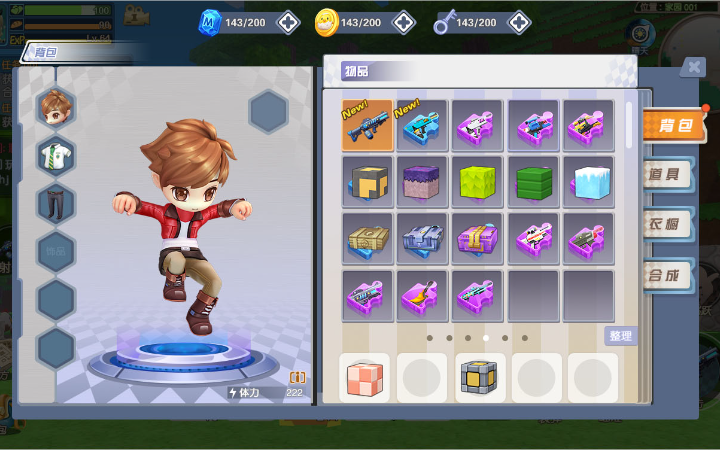This screenshot has width=720, height=450.
Task: Select the pink checkered block quick slot
Action: 364,378
